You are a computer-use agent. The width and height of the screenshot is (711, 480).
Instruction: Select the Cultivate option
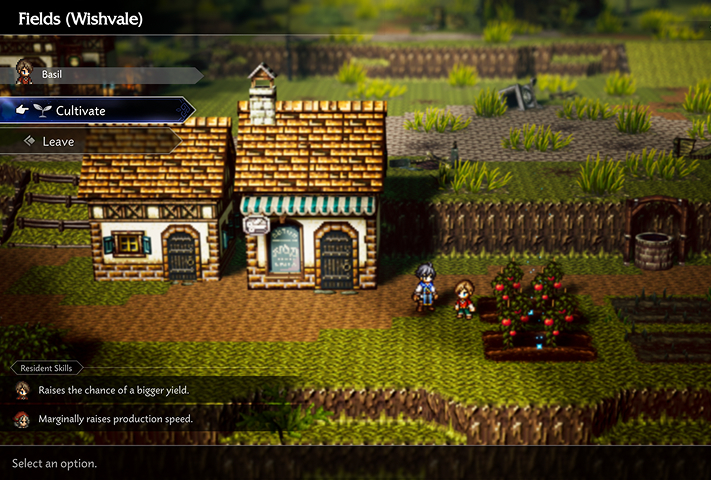pos(95,110)
